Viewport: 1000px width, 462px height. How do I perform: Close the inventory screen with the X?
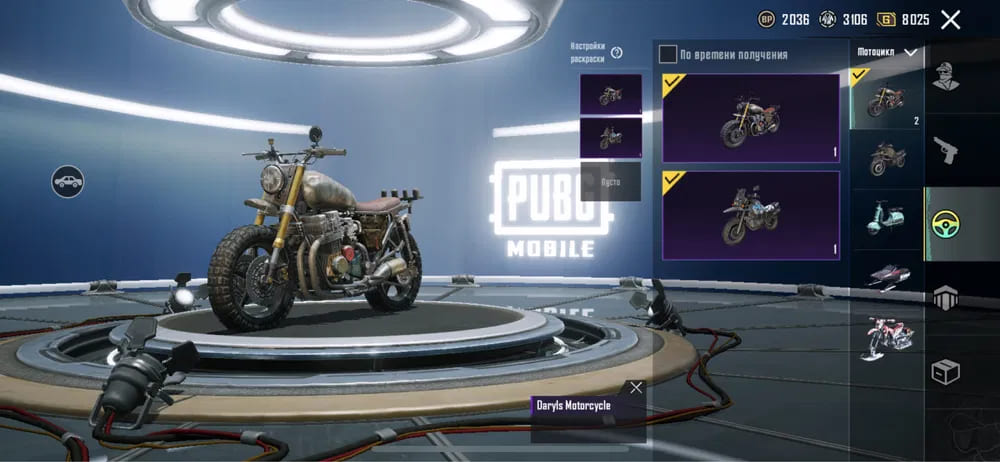[x=950, y=20]
